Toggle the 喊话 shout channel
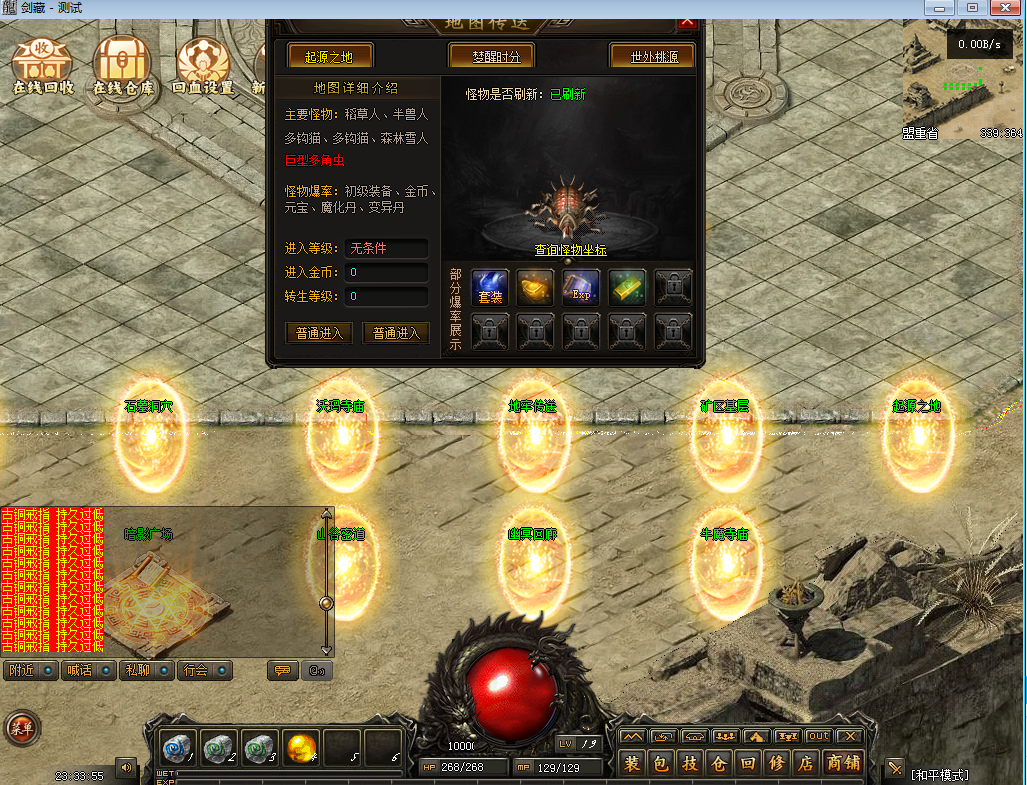Viewport: 1027px width, 785px height. coord(88,670)
